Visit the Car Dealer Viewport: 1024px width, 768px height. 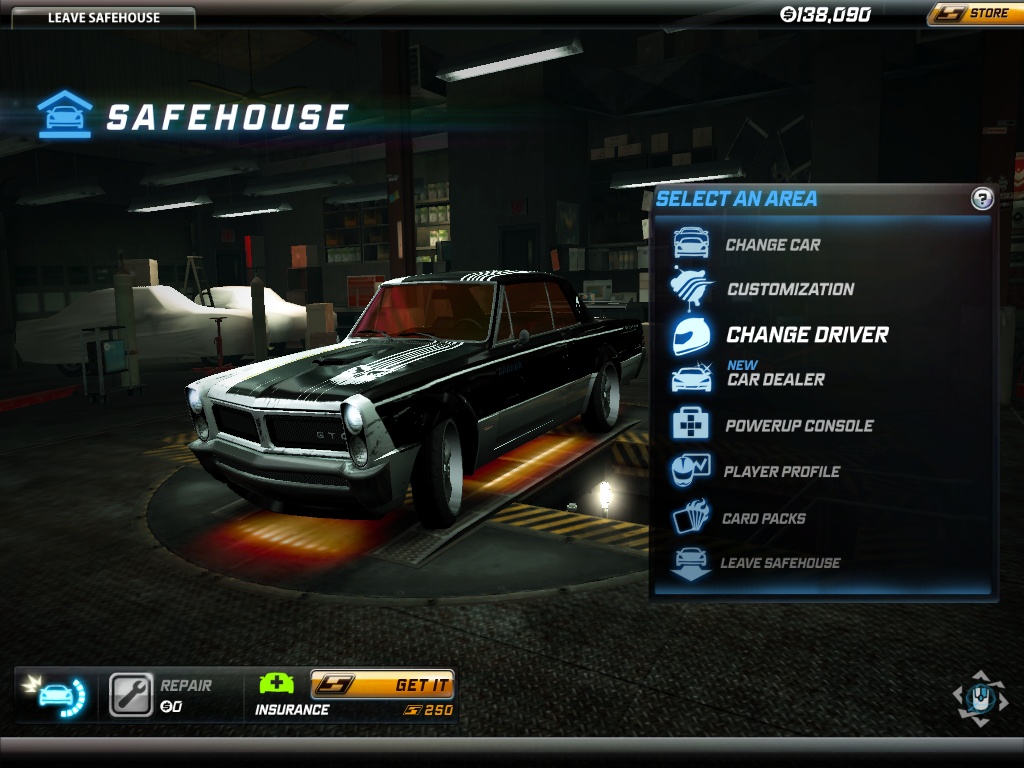click(x=775, y=379)
